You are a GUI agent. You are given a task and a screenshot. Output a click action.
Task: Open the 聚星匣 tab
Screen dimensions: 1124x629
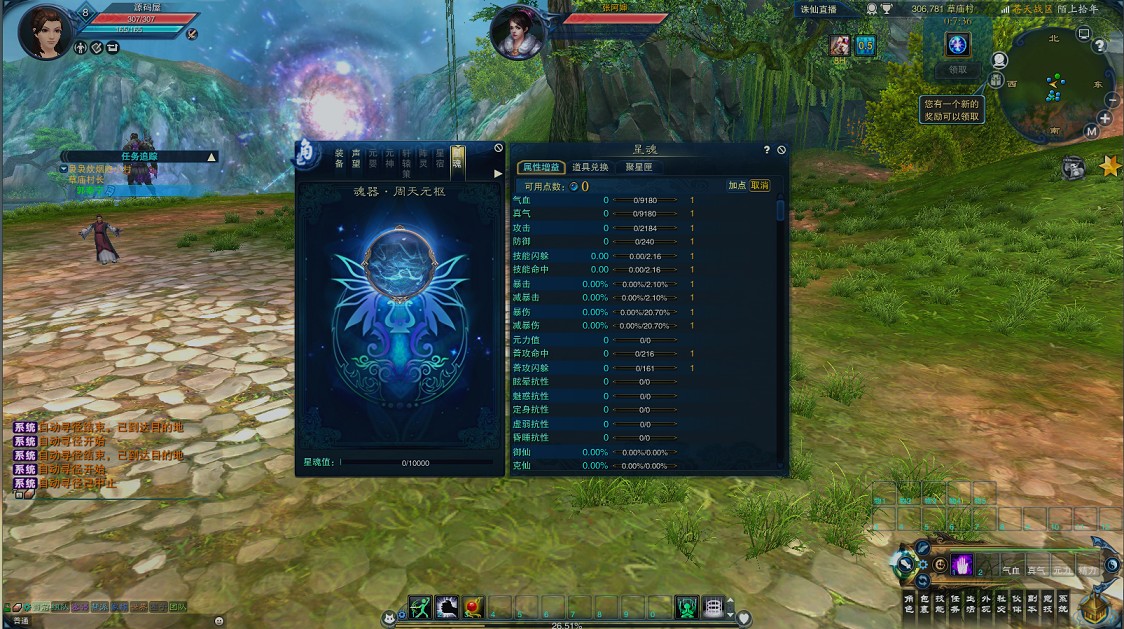coord(638,167)
